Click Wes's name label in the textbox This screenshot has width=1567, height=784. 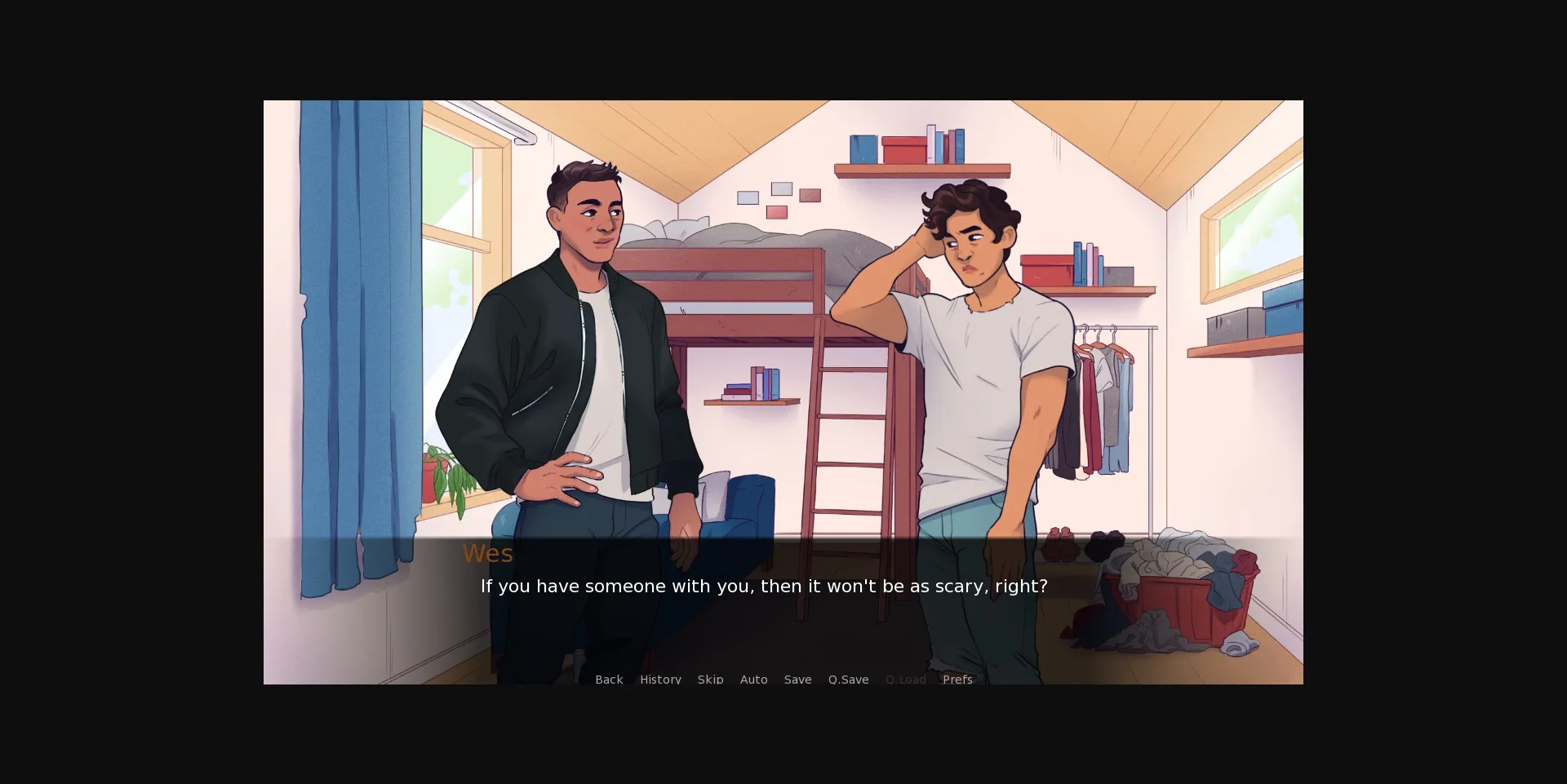487,553
